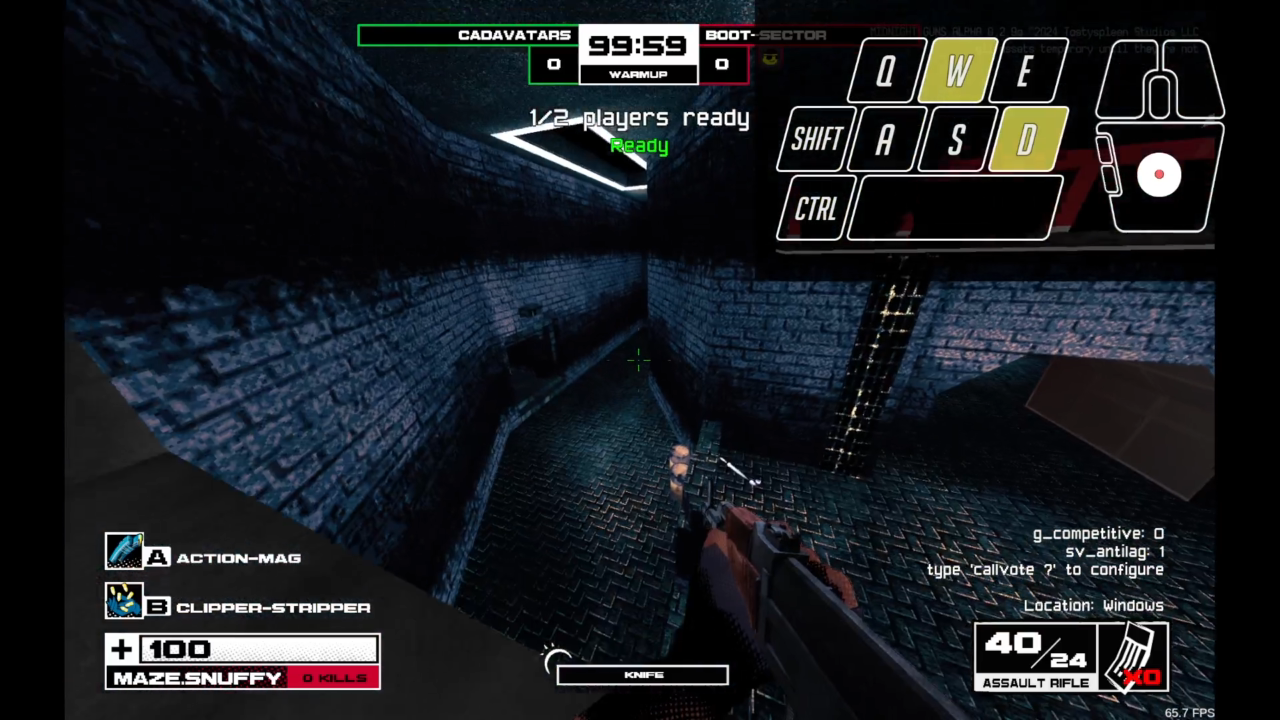Image resolution: width=1280 pixels, height=720 pixels.
Task: Click the health plus icon beside the 100 bar
Action: pos(120,650)
